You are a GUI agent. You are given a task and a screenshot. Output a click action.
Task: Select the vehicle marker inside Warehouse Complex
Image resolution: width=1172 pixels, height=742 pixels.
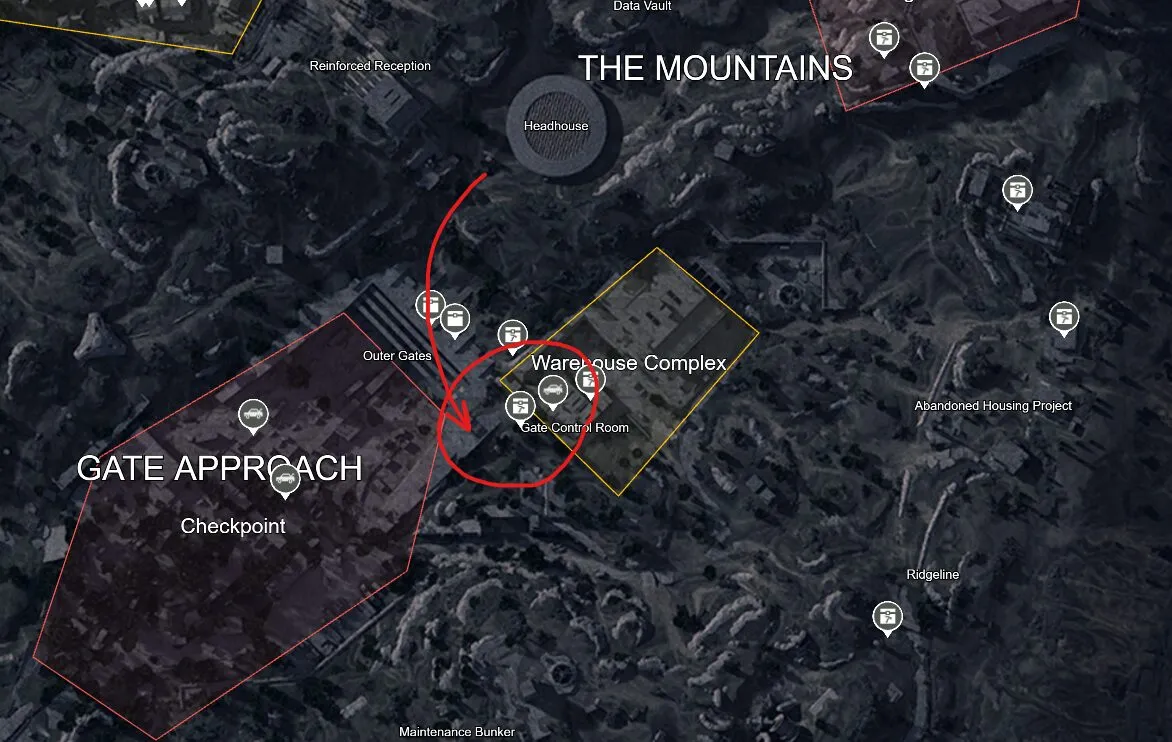click(553, 390)
